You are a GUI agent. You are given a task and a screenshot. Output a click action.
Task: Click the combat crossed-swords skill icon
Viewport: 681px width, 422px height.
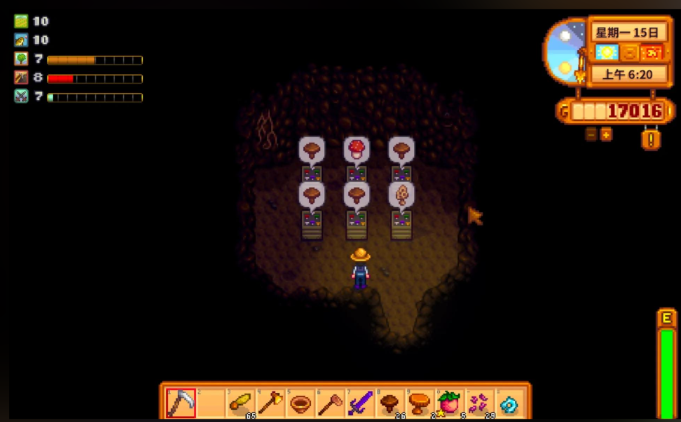[x=21, y=97]
